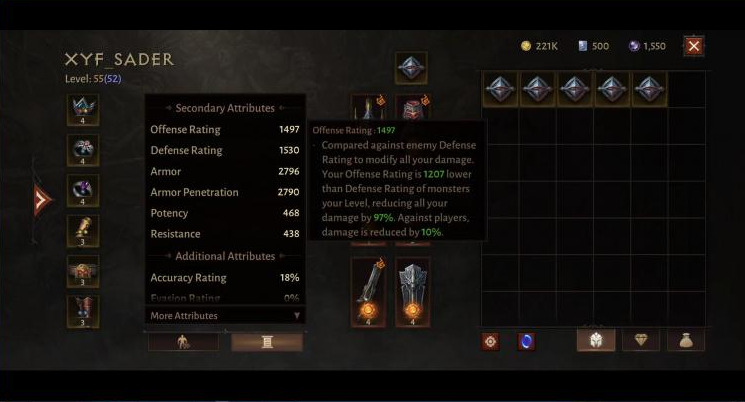Switch to the attributes scroll tab

(x=267, y=342)
